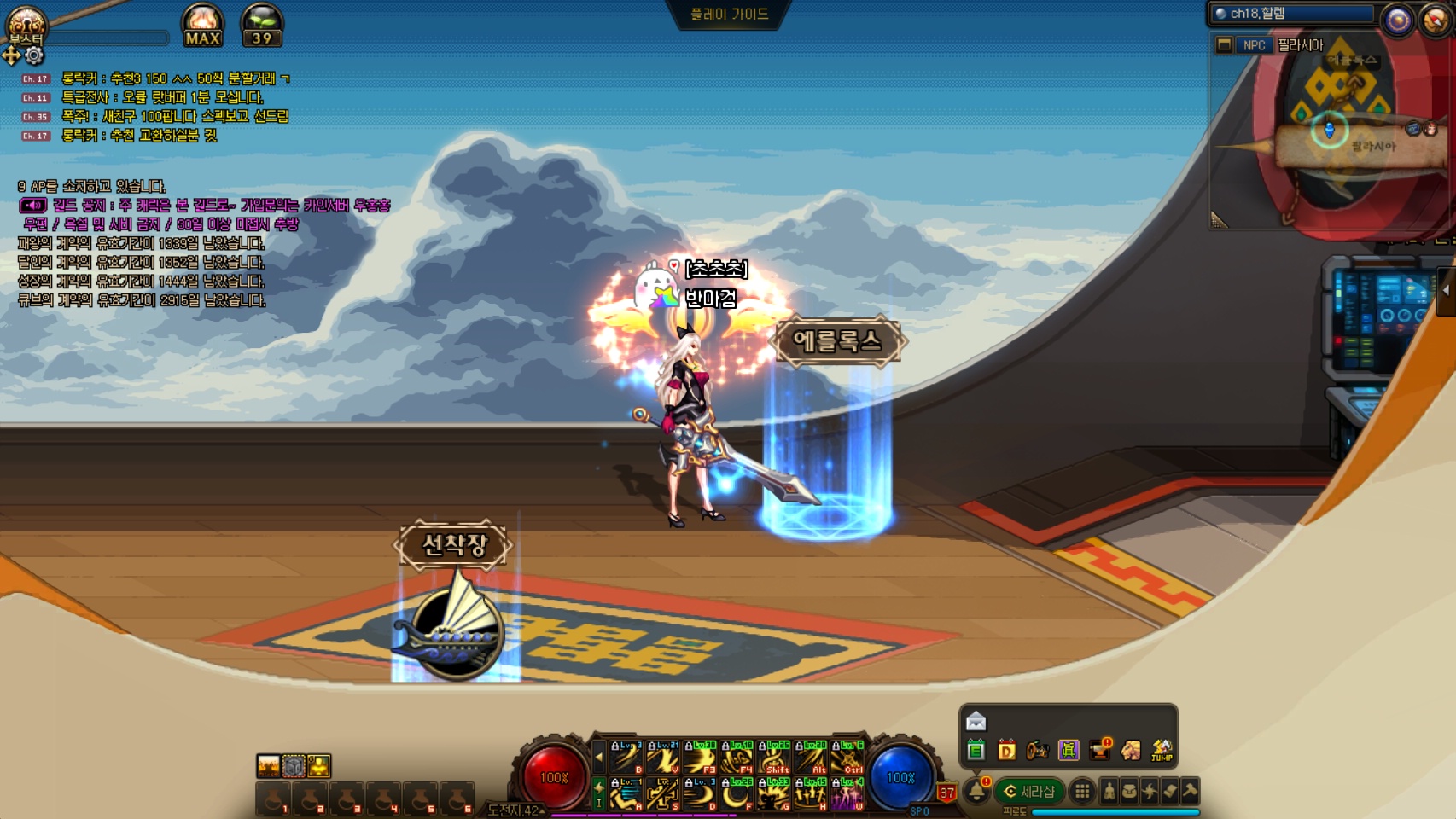Open the mailbox envelope icon

976,722
